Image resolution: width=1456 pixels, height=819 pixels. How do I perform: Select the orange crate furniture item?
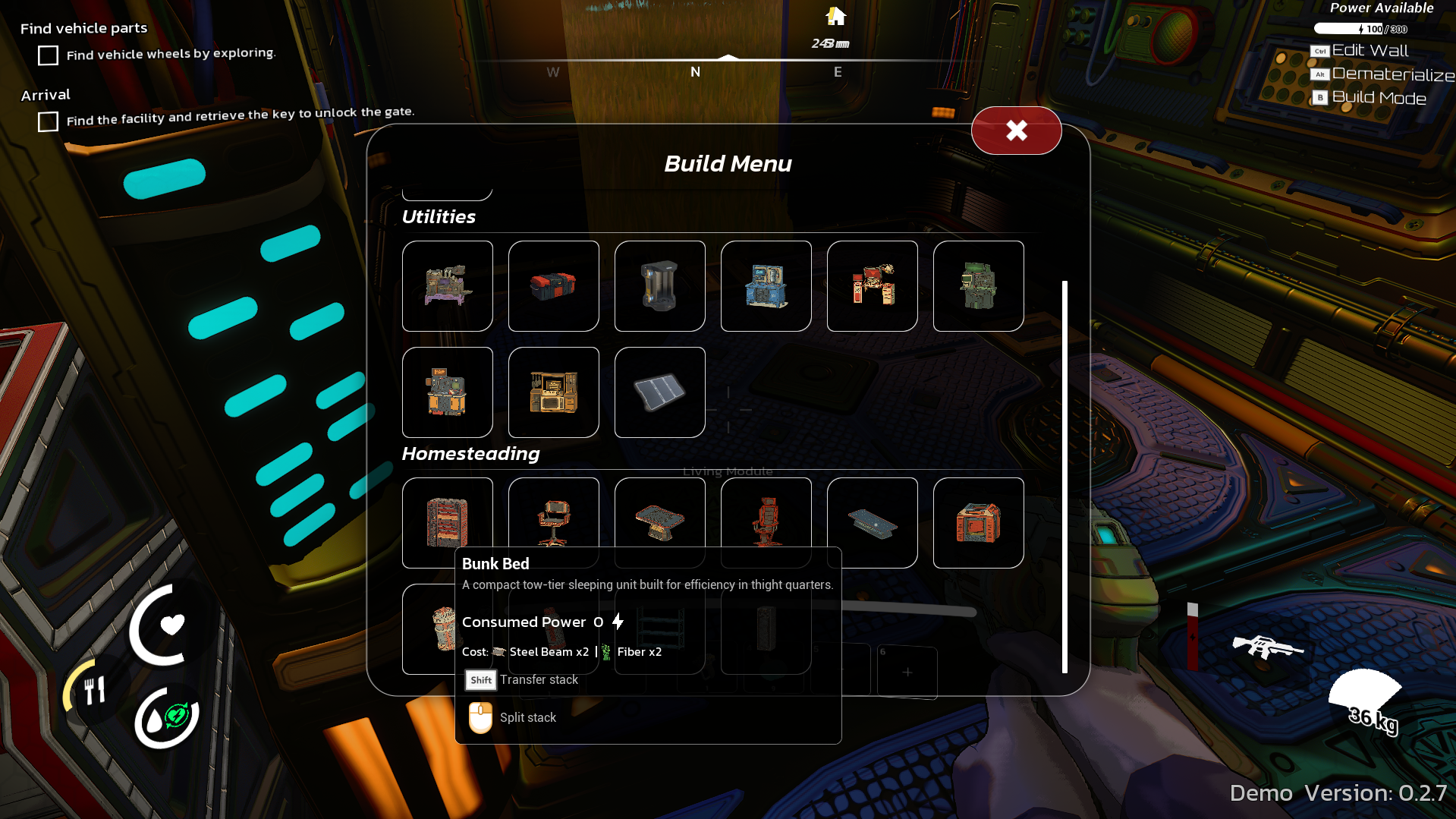978,523
